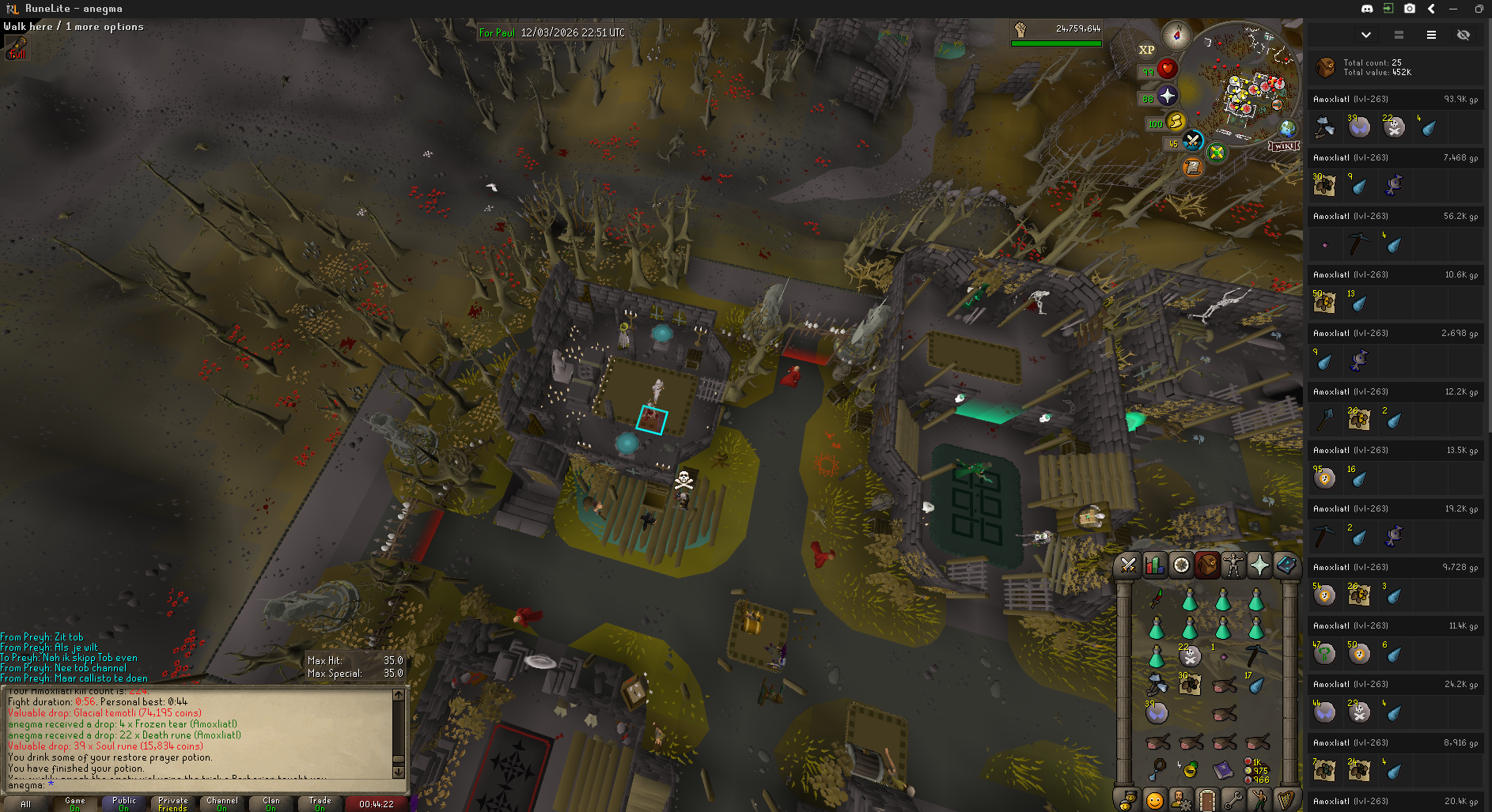Select the dragon pickaxe in inventory
Screen dimensions: 1492x812
click(x=1255, y=655)
